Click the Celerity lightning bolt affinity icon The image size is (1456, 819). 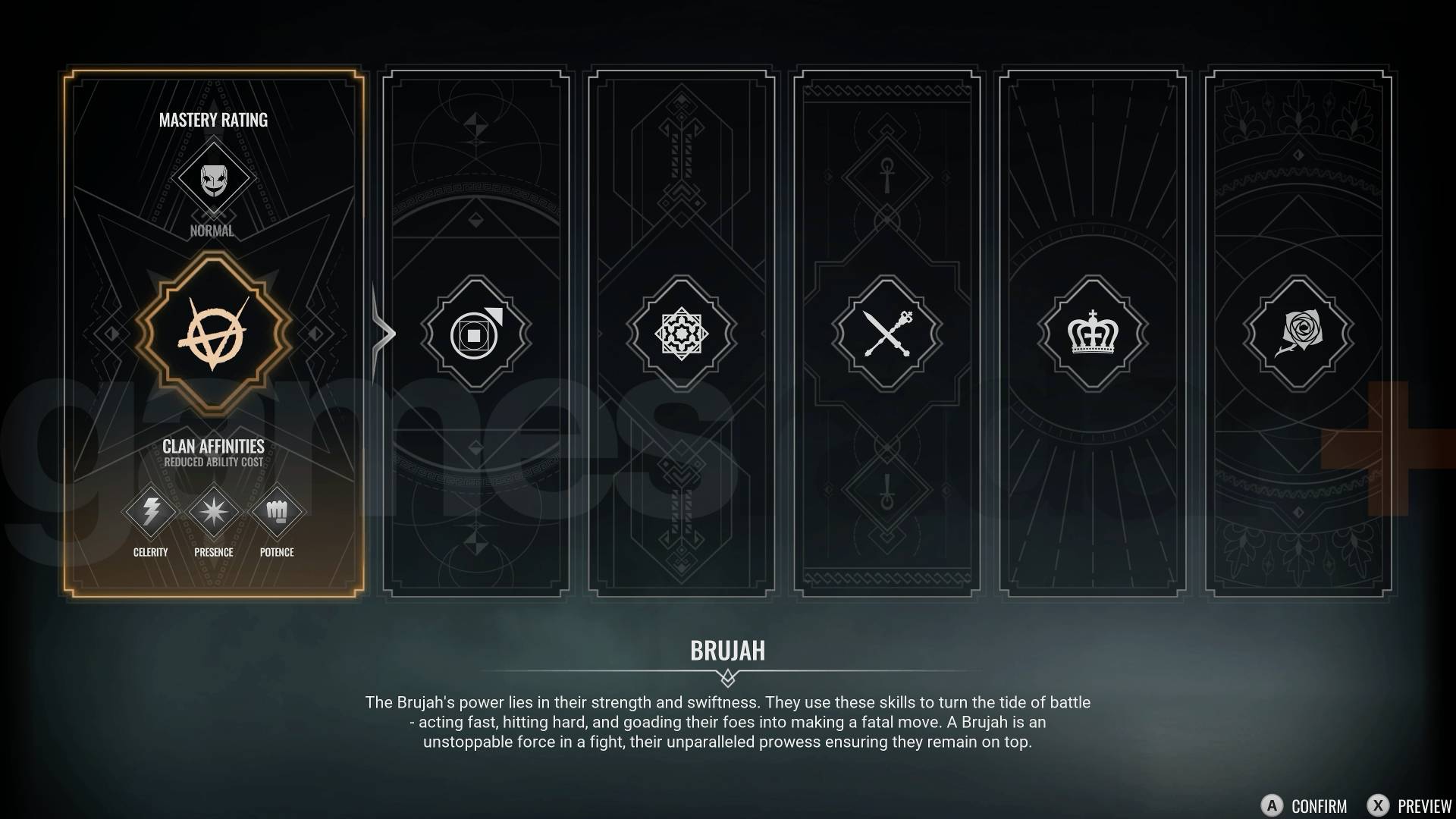(x=150, y=512)
